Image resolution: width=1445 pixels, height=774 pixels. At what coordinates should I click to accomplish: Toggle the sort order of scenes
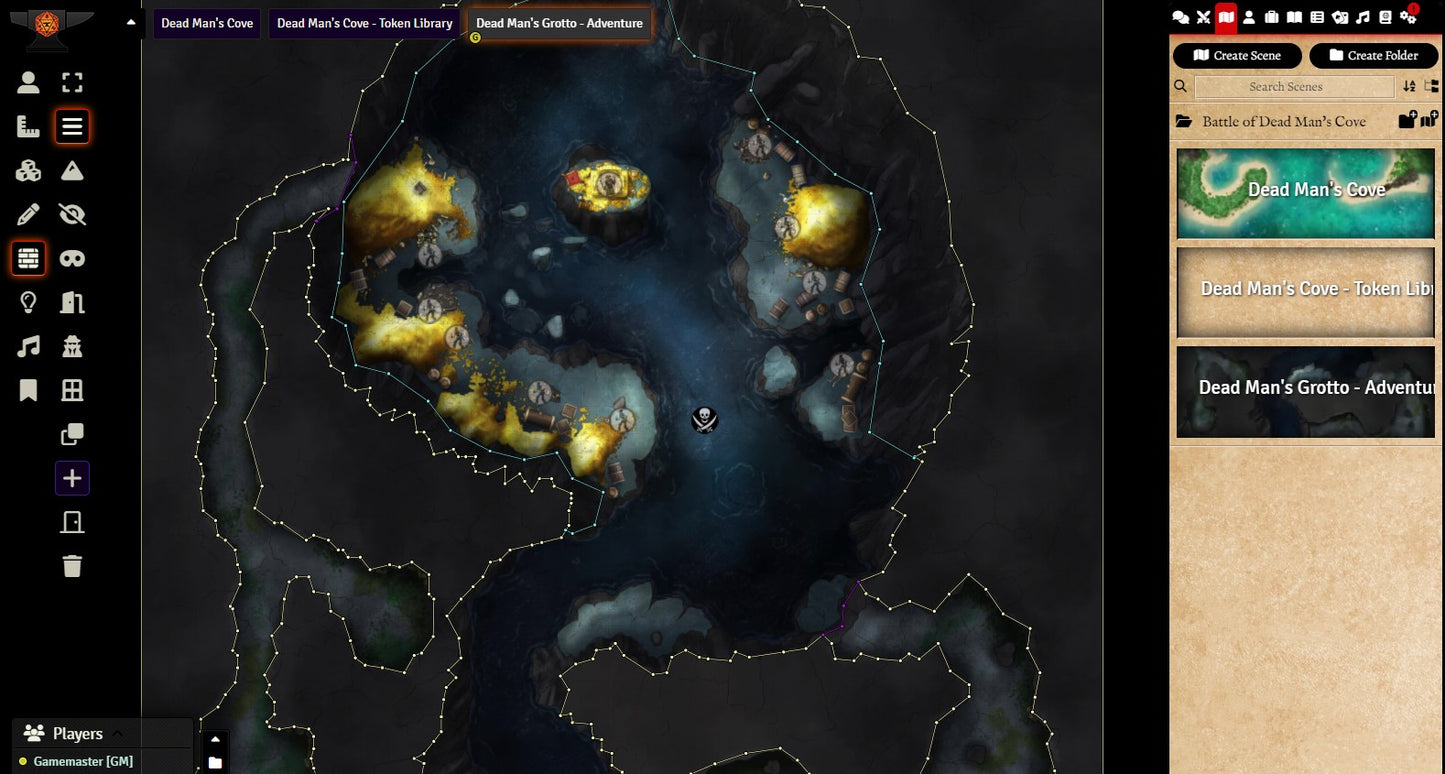(x=1409, y=87)
